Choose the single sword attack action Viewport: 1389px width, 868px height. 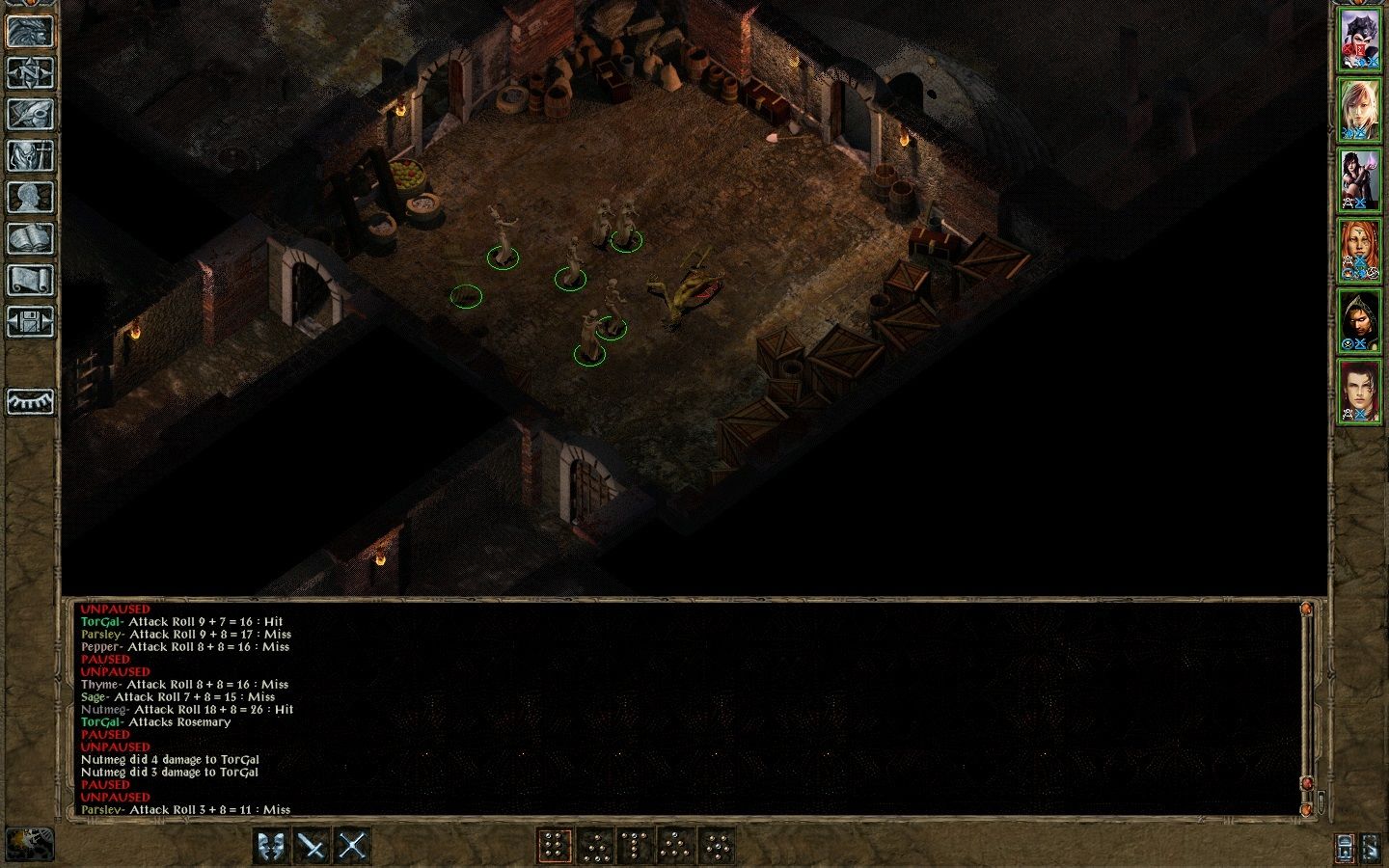pos(313,846)
